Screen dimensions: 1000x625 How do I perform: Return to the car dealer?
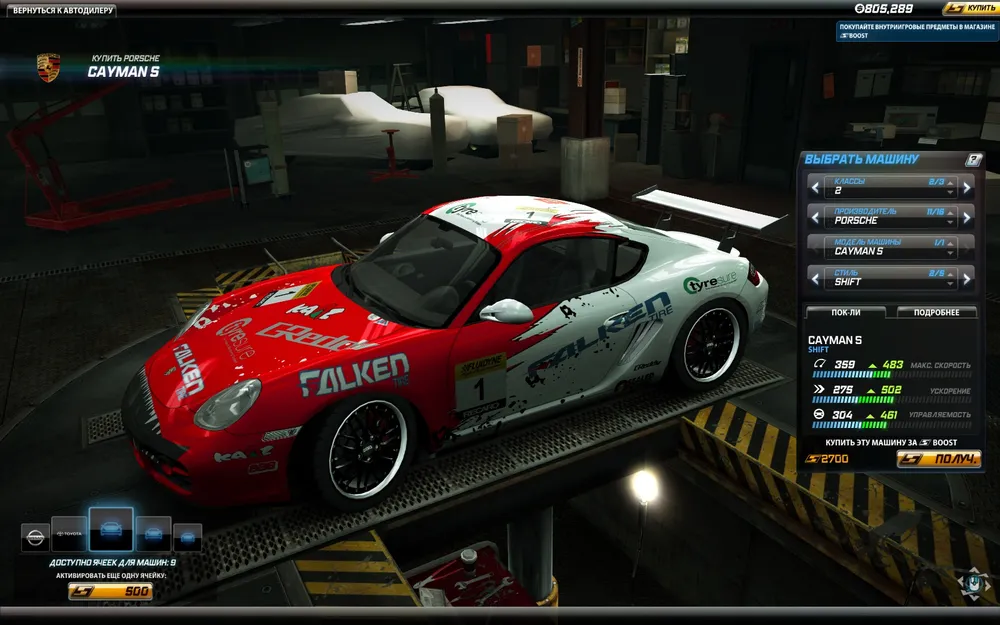tap(64, 10)
